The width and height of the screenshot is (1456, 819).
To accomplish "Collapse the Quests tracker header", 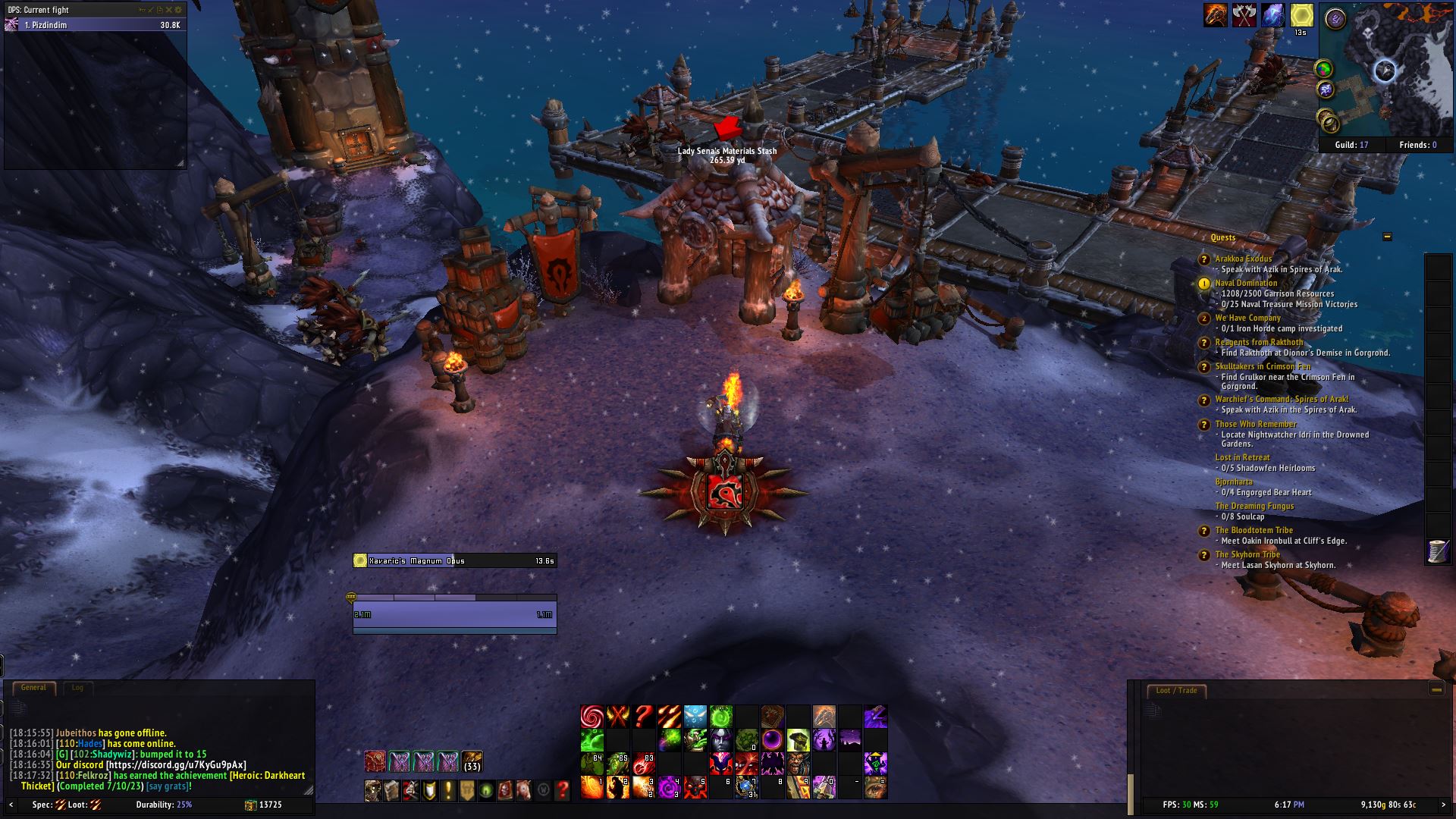I will pos(1387,237).
